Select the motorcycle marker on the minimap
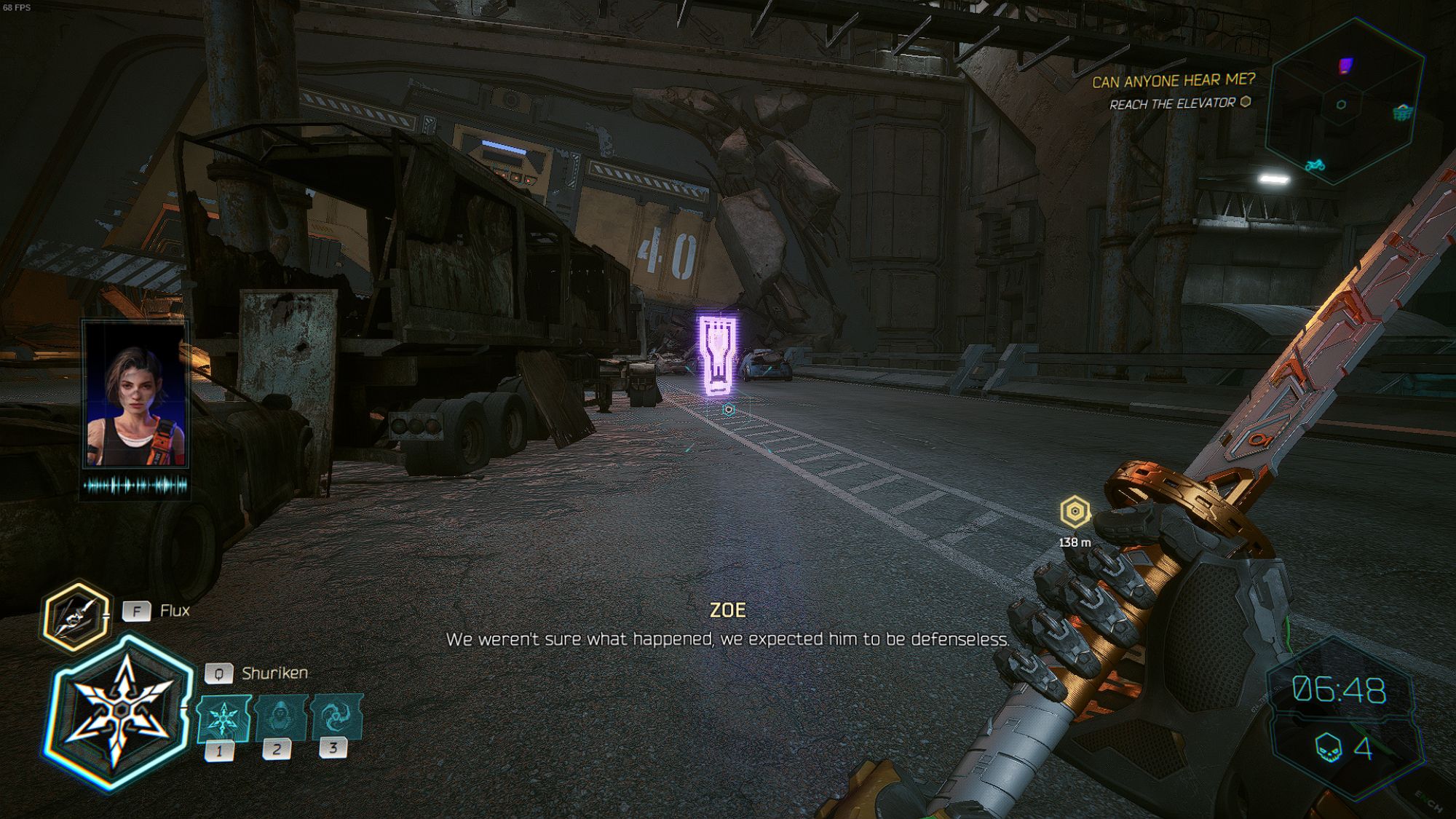This screenshot has width=1456, height=819. pyautogui.click(x=1315, y=165)
